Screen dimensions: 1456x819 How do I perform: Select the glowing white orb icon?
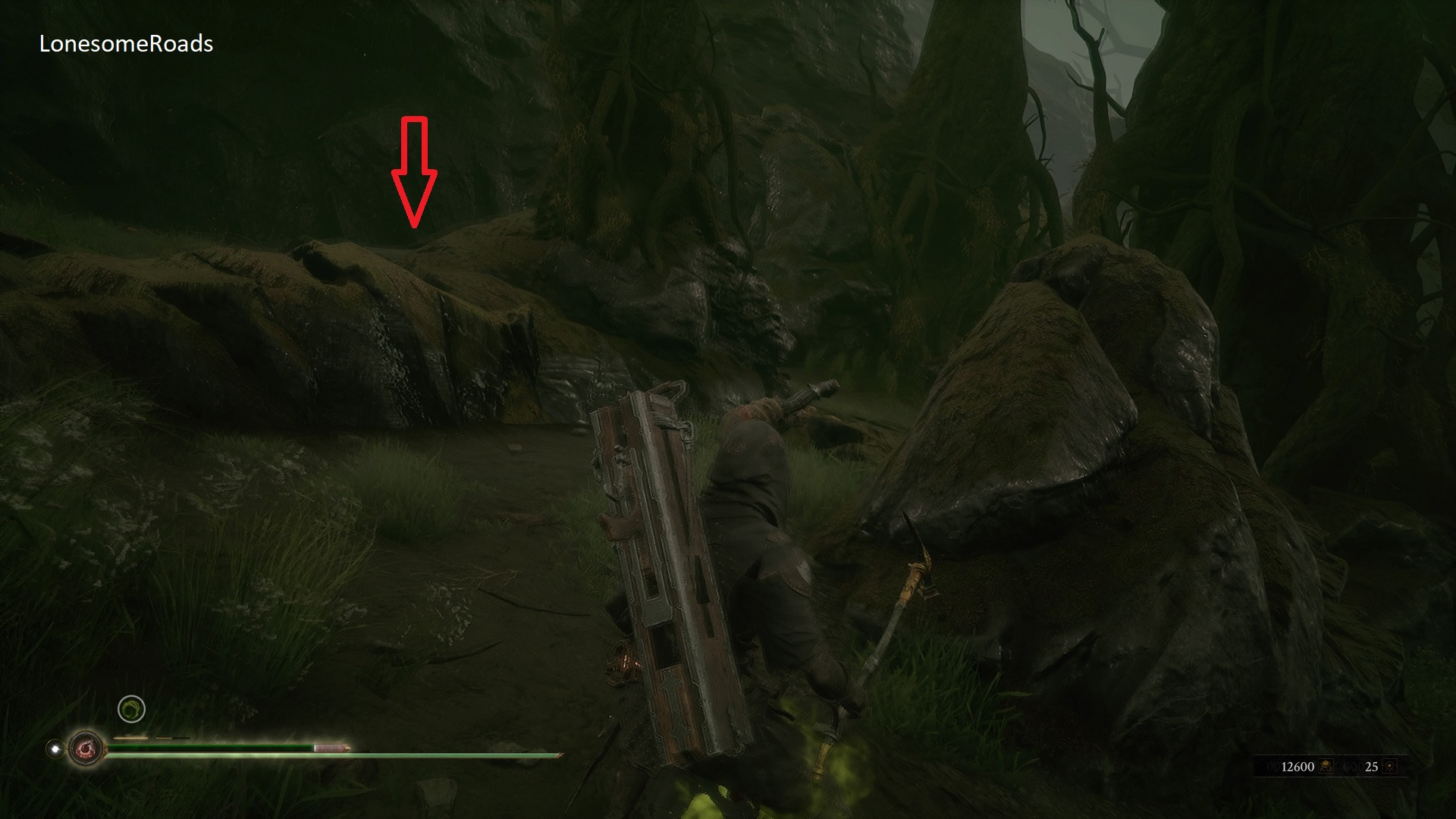(x=55, y=748)
